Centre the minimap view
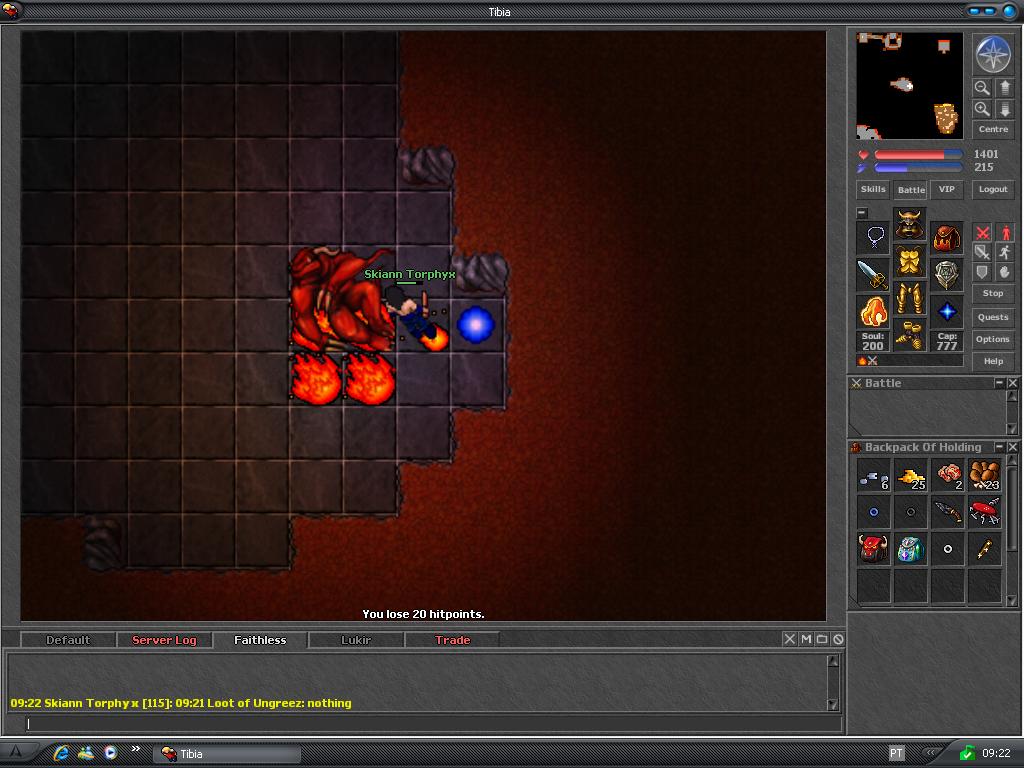 point(993,129)
